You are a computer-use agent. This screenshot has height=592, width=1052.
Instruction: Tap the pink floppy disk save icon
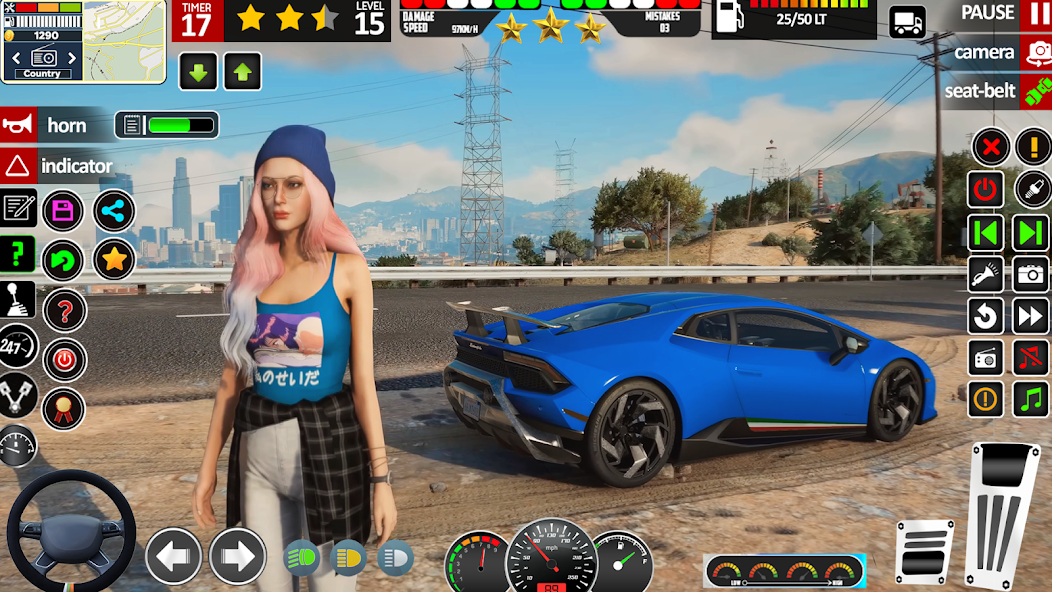pos(63,210)
